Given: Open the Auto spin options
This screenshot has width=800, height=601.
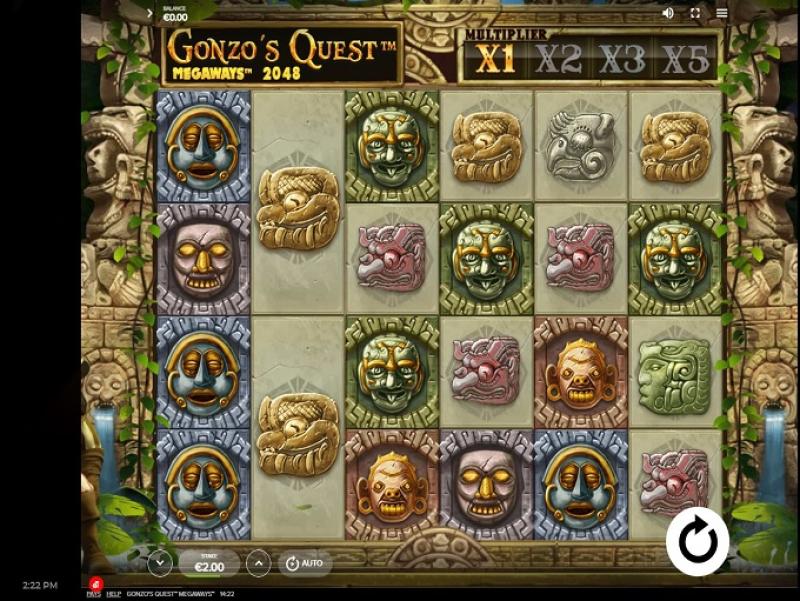Looking at the screenshot, I should tap(304, 564).
